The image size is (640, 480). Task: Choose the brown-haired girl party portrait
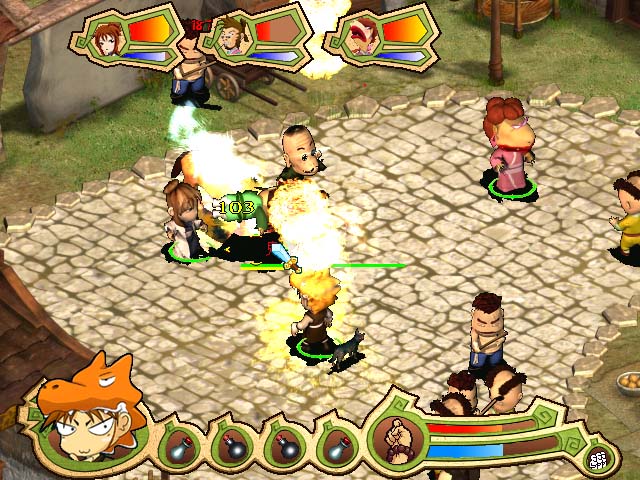105,38
